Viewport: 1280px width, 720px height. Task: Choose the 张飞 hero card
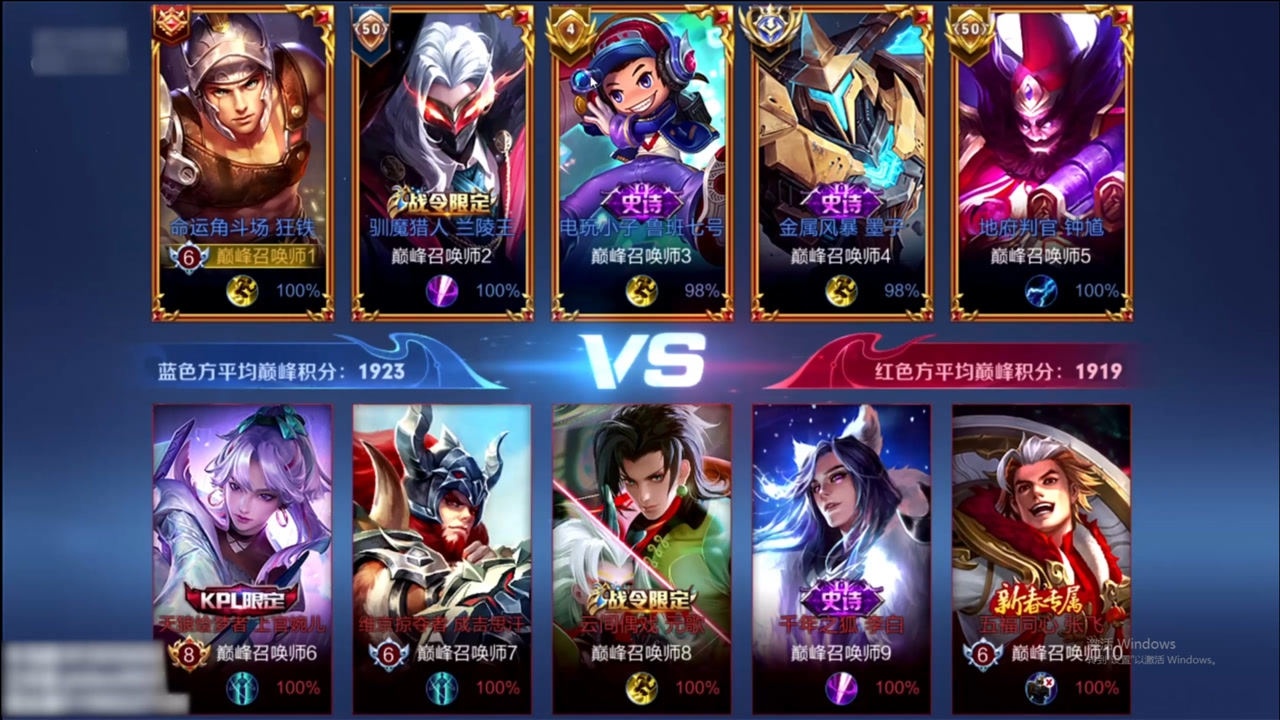point(1041,520)
